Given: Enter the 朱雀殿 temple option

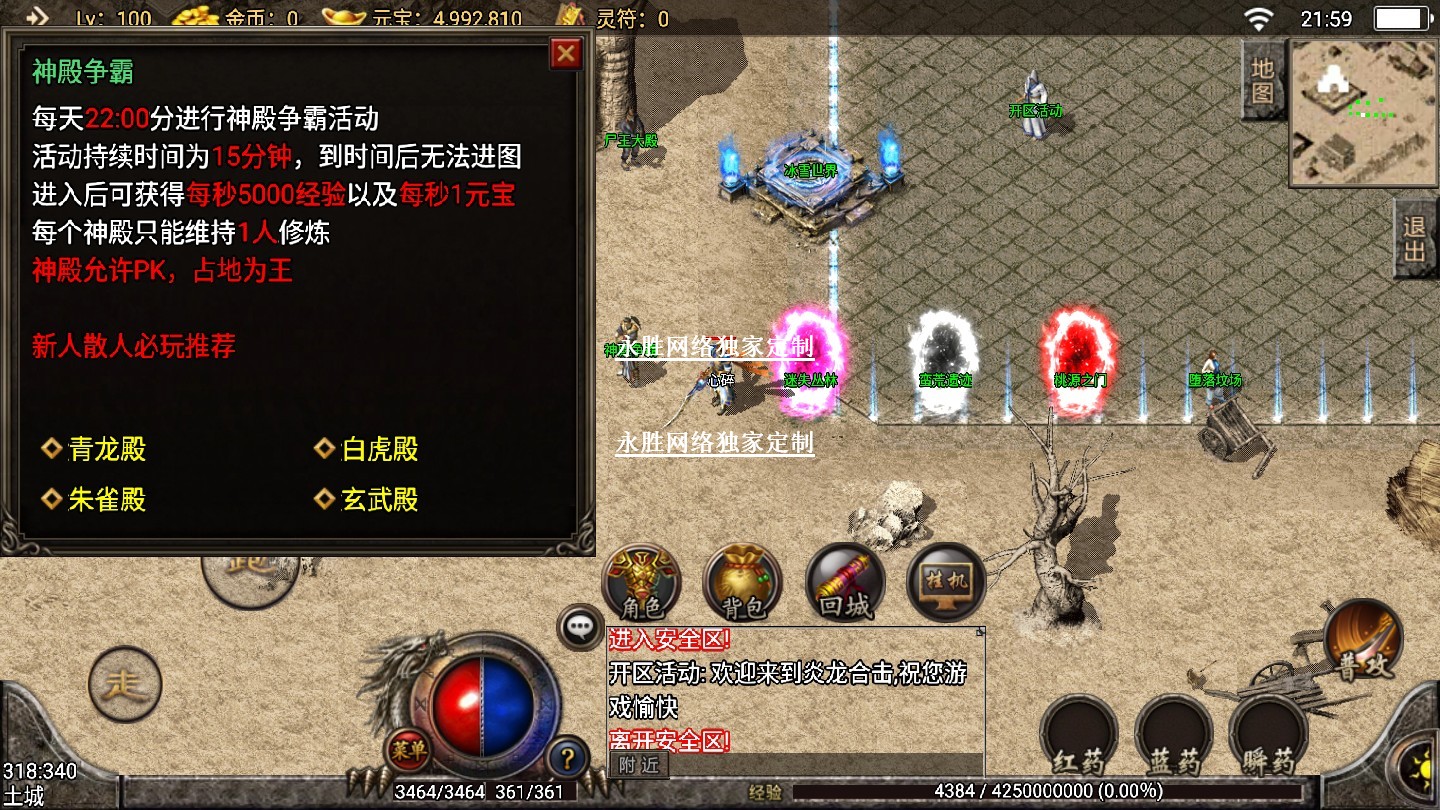Looking at the screenshot, I should coord(106,500).
